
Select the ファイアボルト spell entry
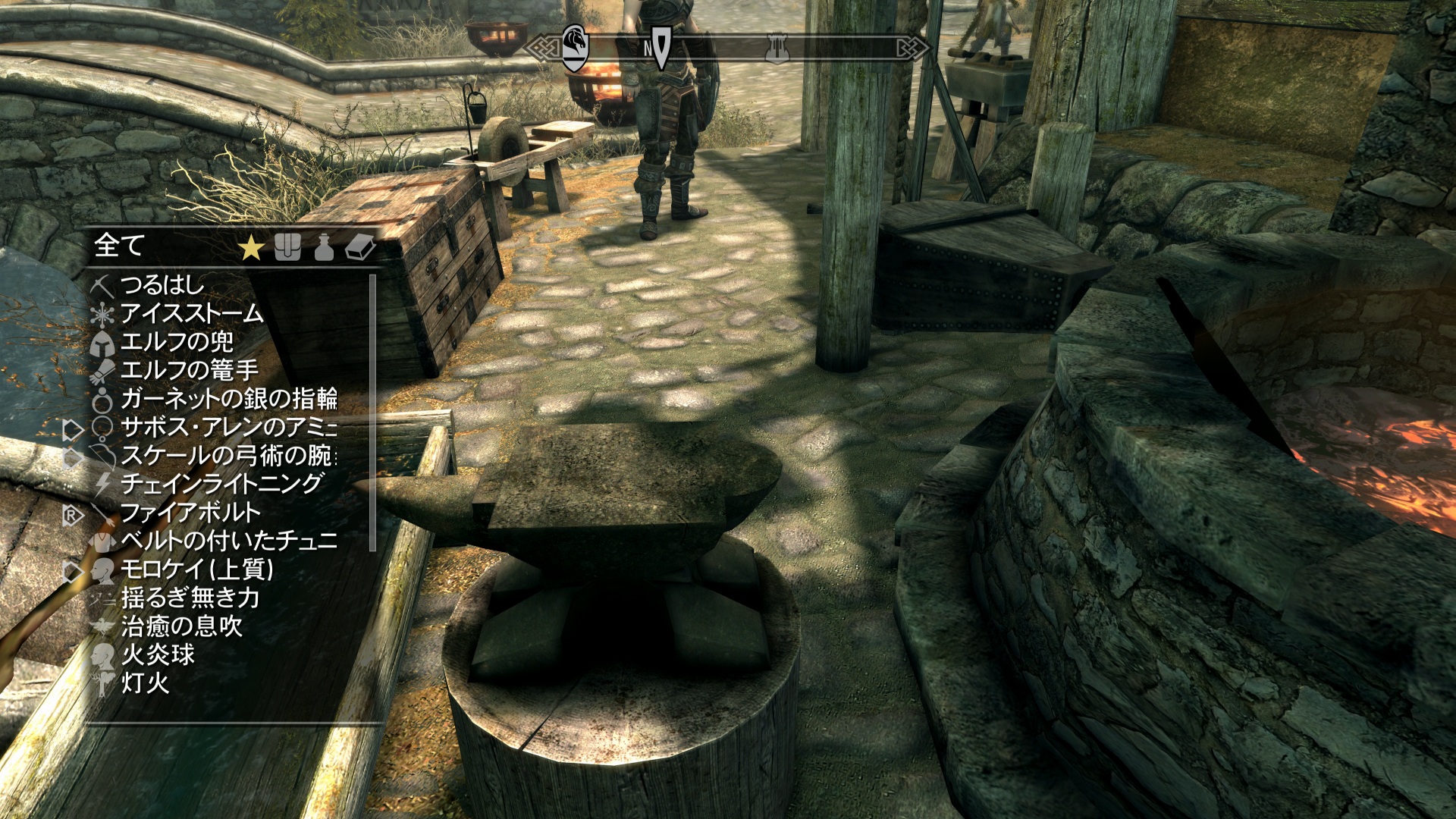coord(190,513)
